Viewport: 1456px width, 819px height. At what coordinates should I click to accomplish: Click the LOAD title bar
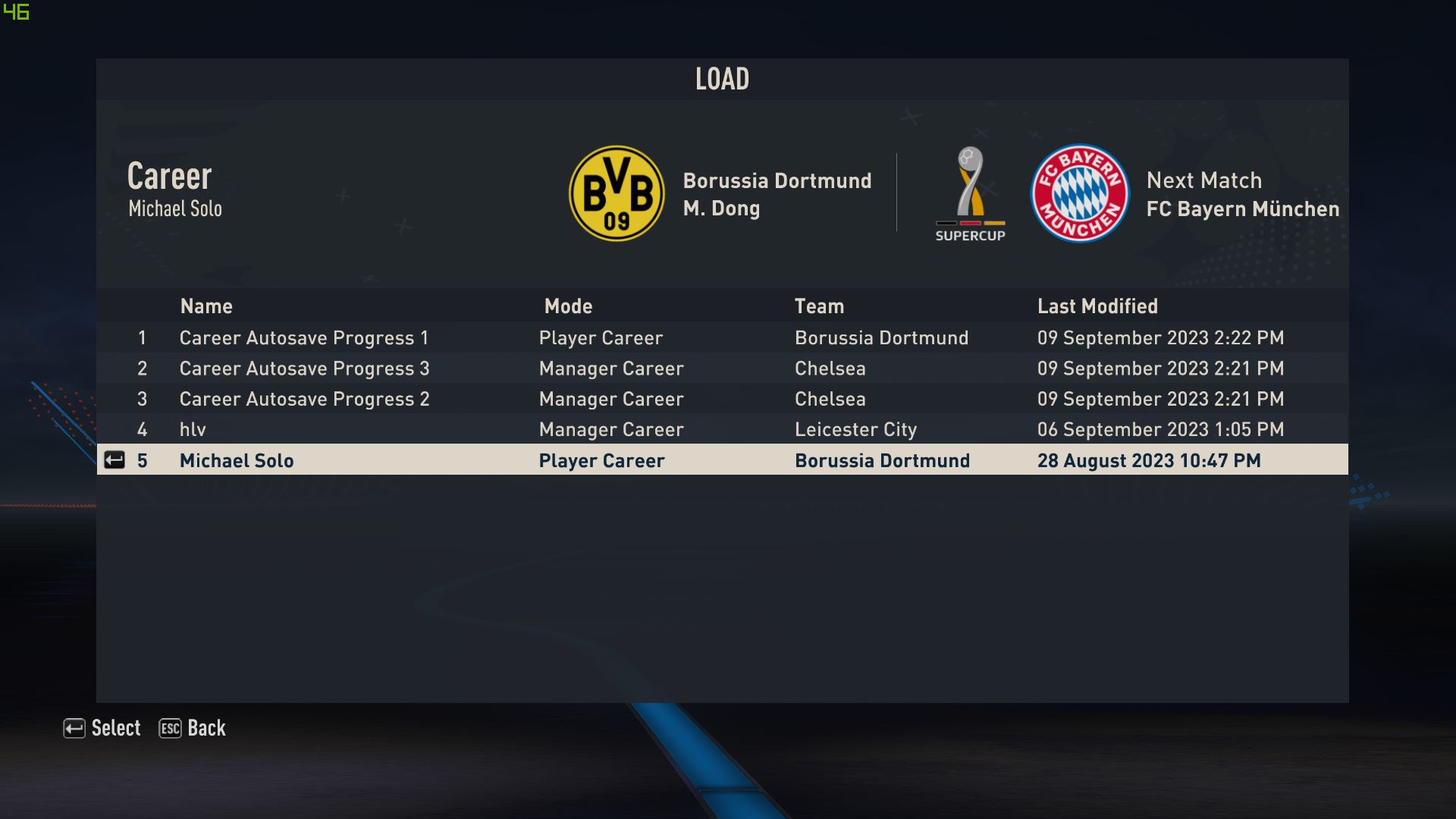(x=721, y=78)
